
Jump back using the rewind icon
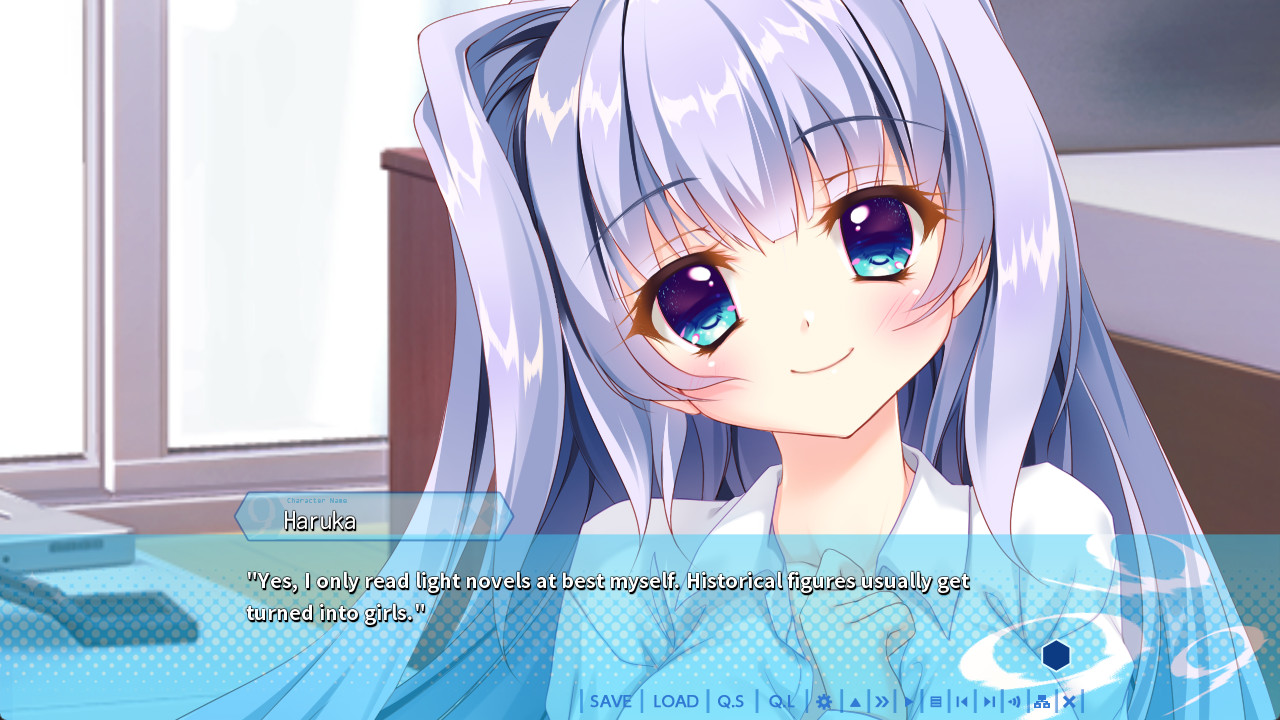pos(961,701)
